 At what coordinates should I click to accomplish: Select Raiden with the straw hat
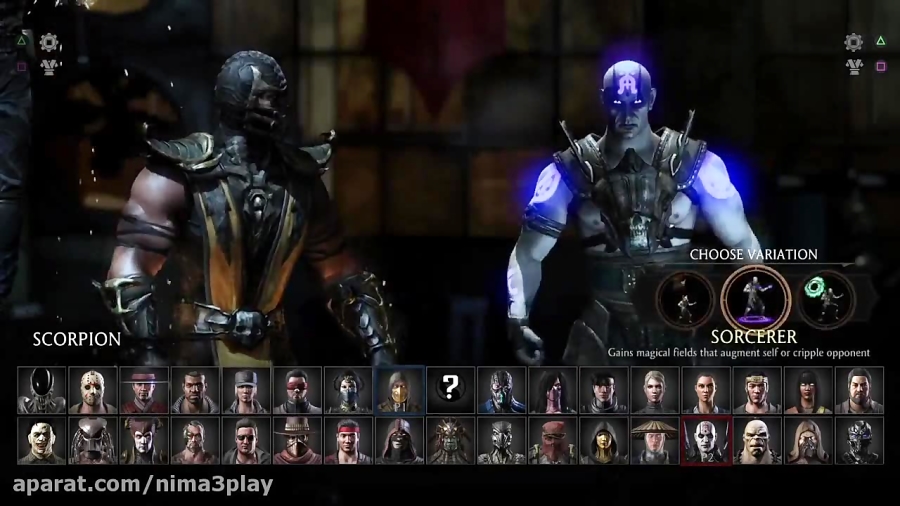(x=654, y=441)
